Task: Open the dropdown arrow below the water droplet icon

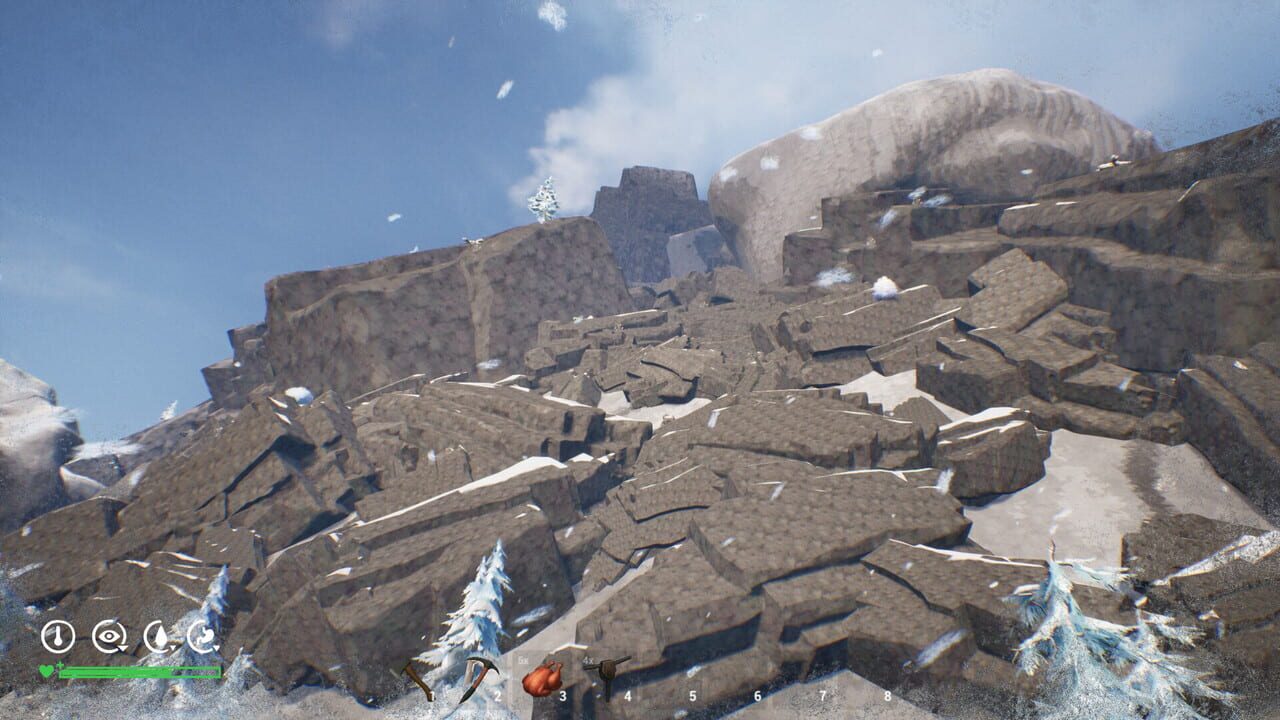Action: (x=173, y=648)
